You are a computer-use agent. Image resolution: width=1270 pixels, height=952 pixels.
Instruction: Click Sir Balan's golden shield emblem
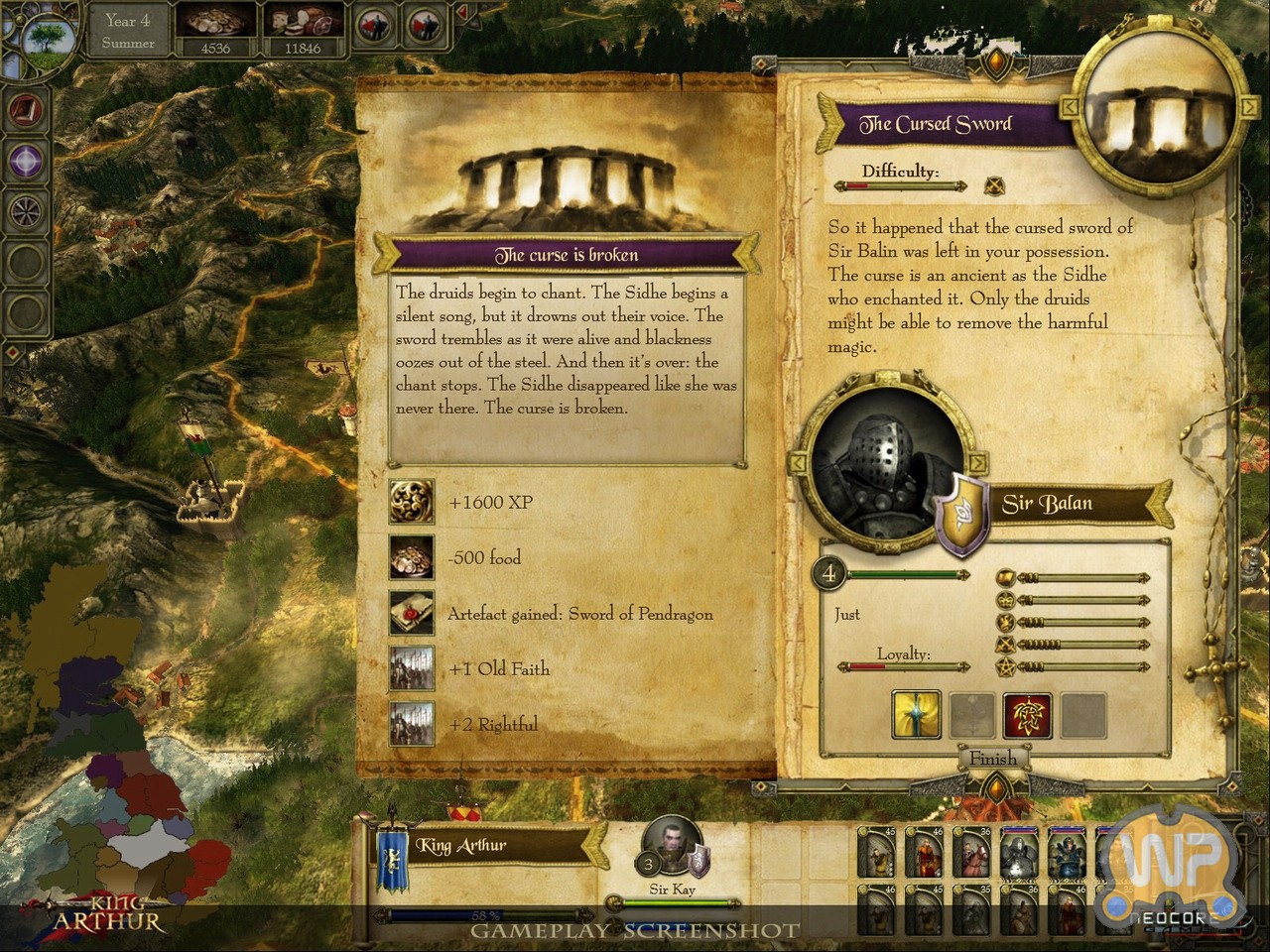point(961,513)
